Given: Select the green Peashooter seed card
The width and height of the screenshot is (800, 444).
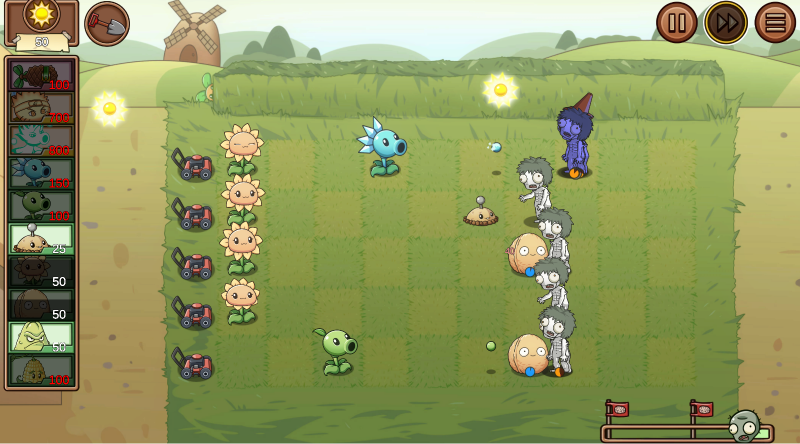Looking at the screenshot, I should point(41,206).
